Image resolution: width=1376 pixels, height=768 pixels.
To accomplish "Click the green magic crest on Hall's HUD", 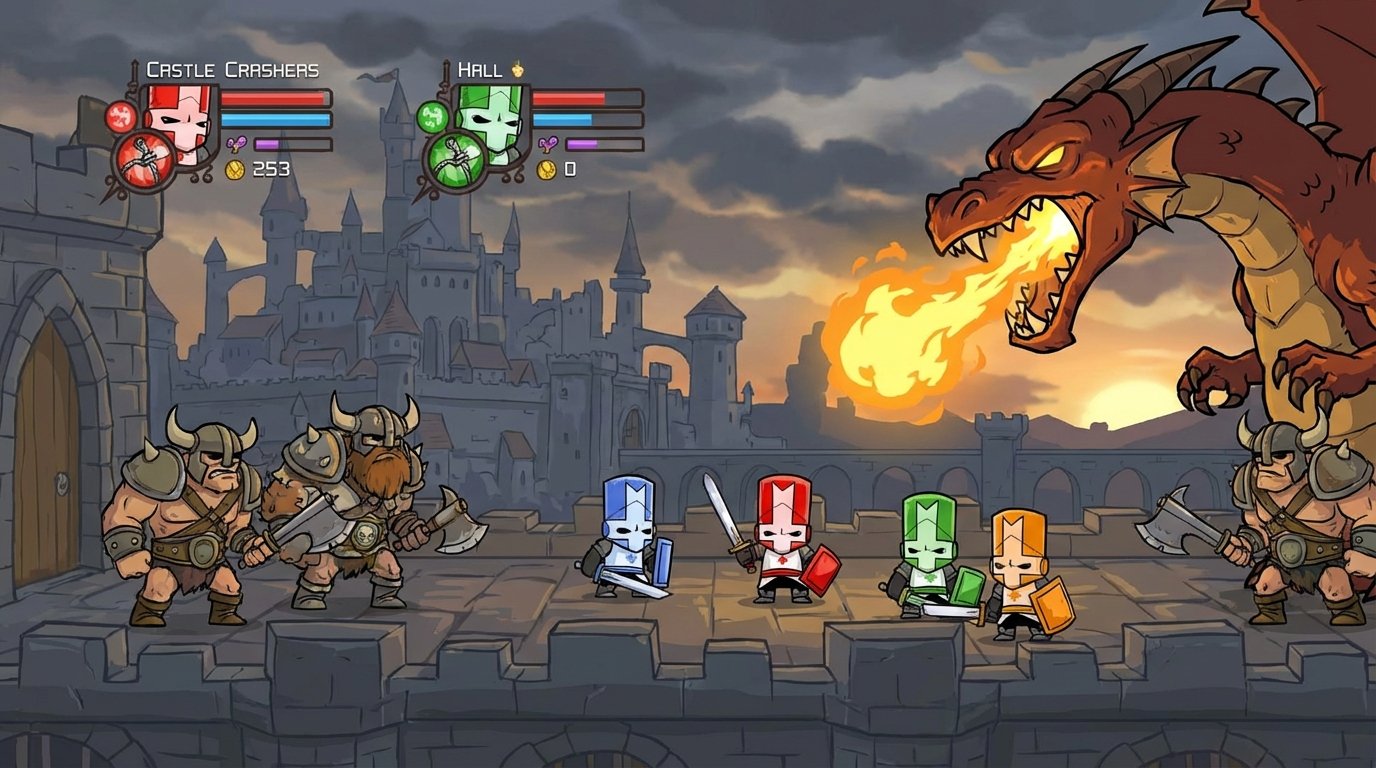I will tap(431, 118).
